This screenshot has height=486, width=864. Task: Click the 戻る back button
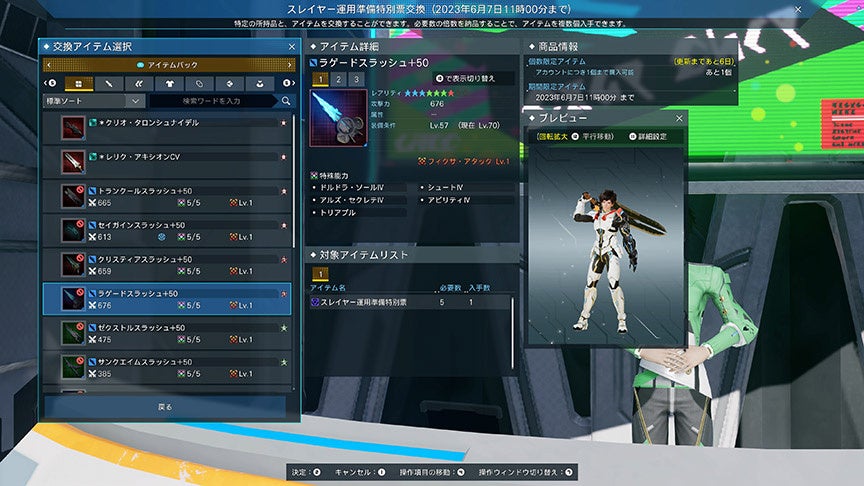coord(166,407)
